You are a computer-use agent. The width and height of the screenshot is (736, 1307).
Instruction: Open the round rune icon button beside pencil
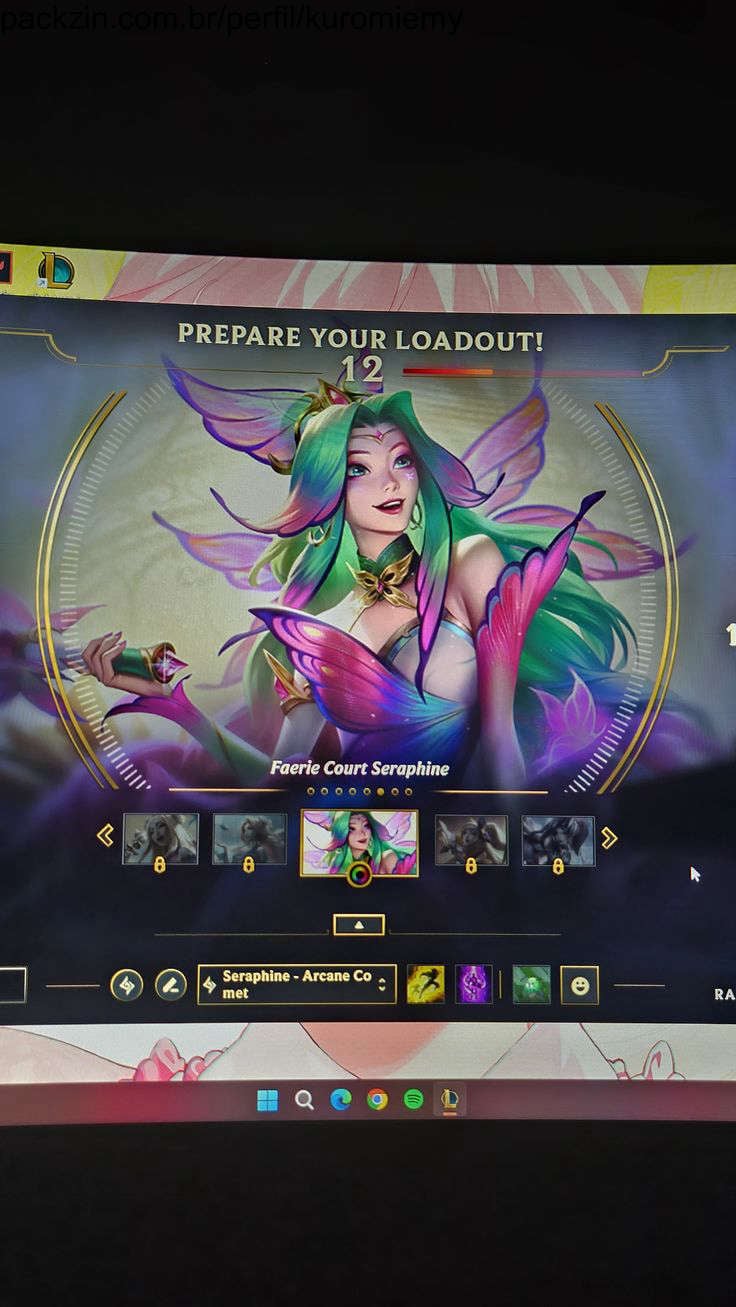coord(126,986)
